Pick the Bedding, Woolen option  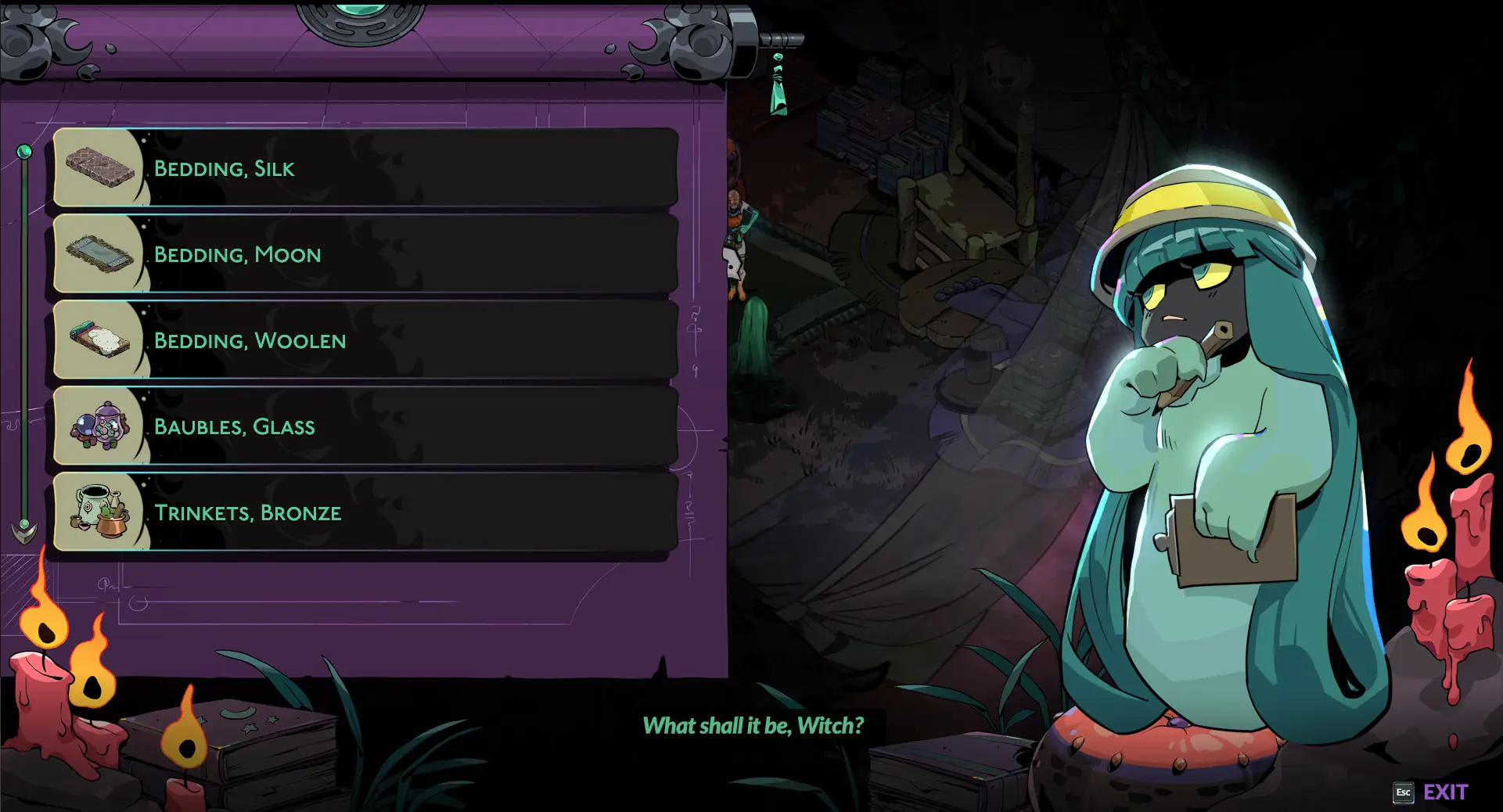click(x=365, y=340)
